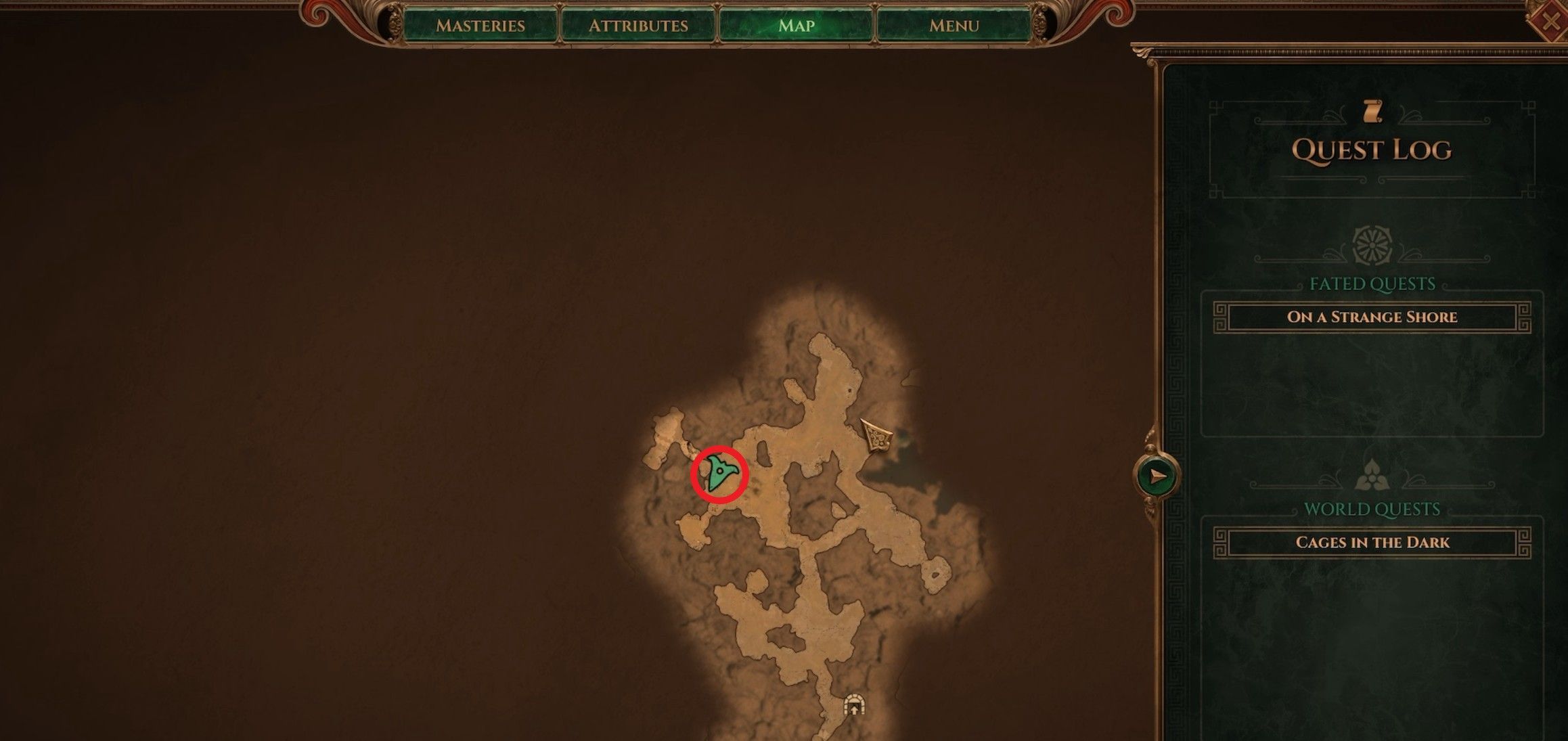Image resolution: width=1568 pixels, height=741 pixels.
Task: Open the Attributes tab
Action: pyautogui.click(x=638, y=26)
